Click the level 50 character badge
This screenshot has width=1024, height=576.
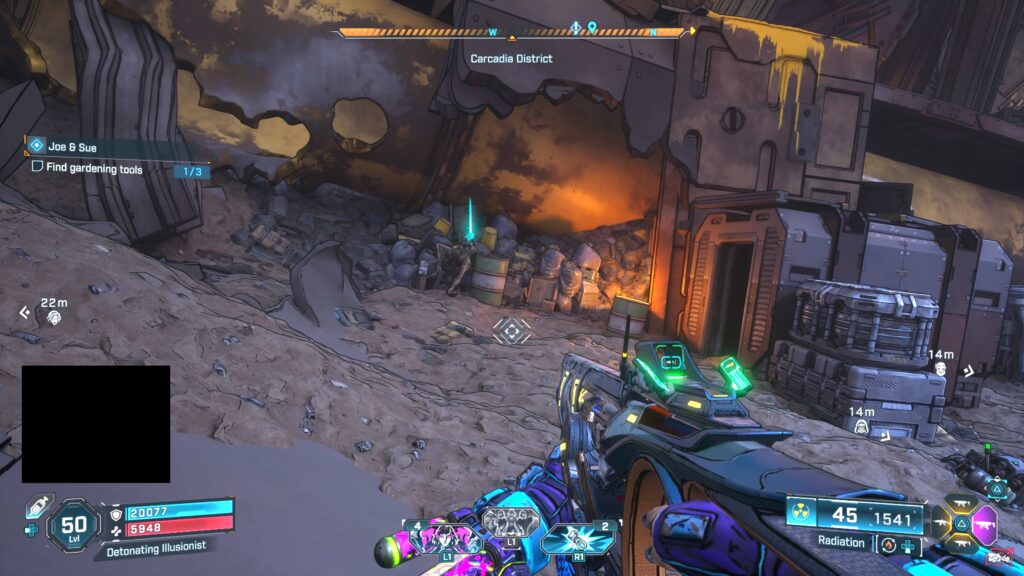[73, 524]
